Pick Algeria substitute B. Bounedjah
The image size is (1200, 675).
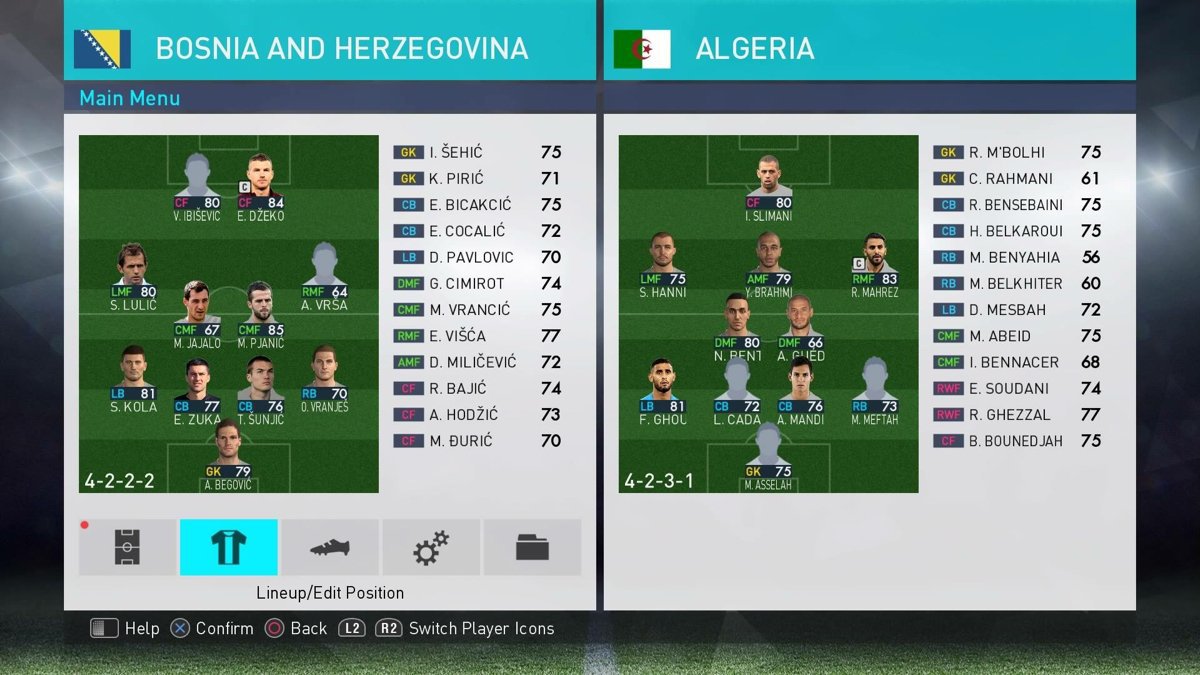point(1017,441)
